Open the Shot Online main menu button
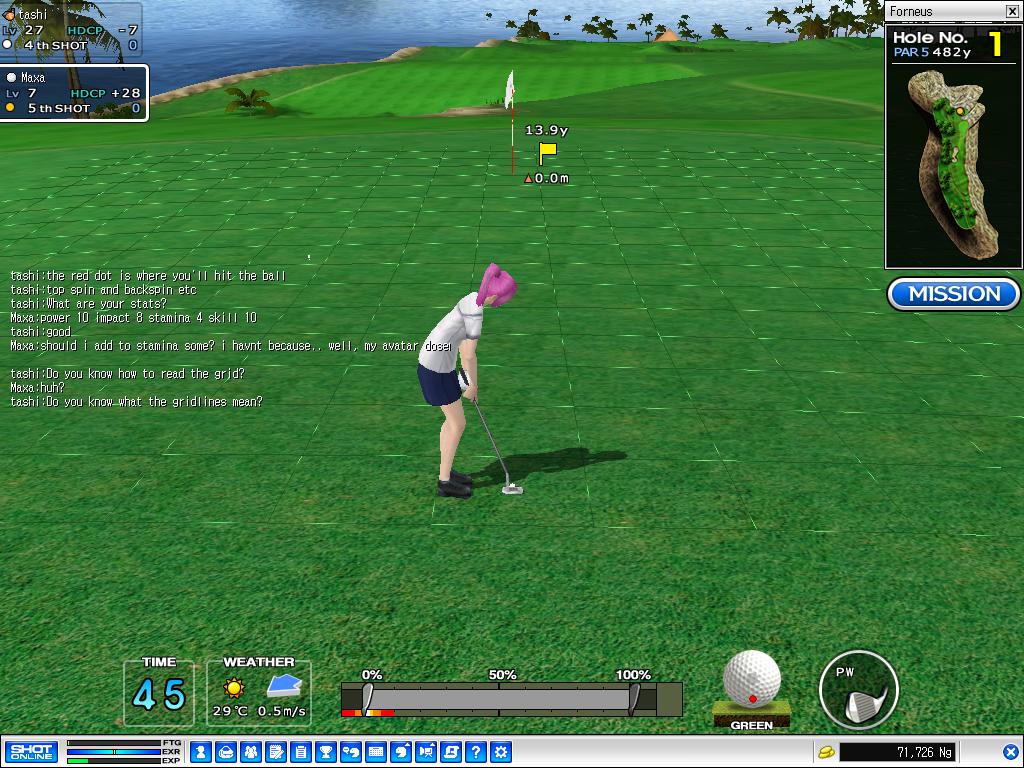 coord(31,752)
